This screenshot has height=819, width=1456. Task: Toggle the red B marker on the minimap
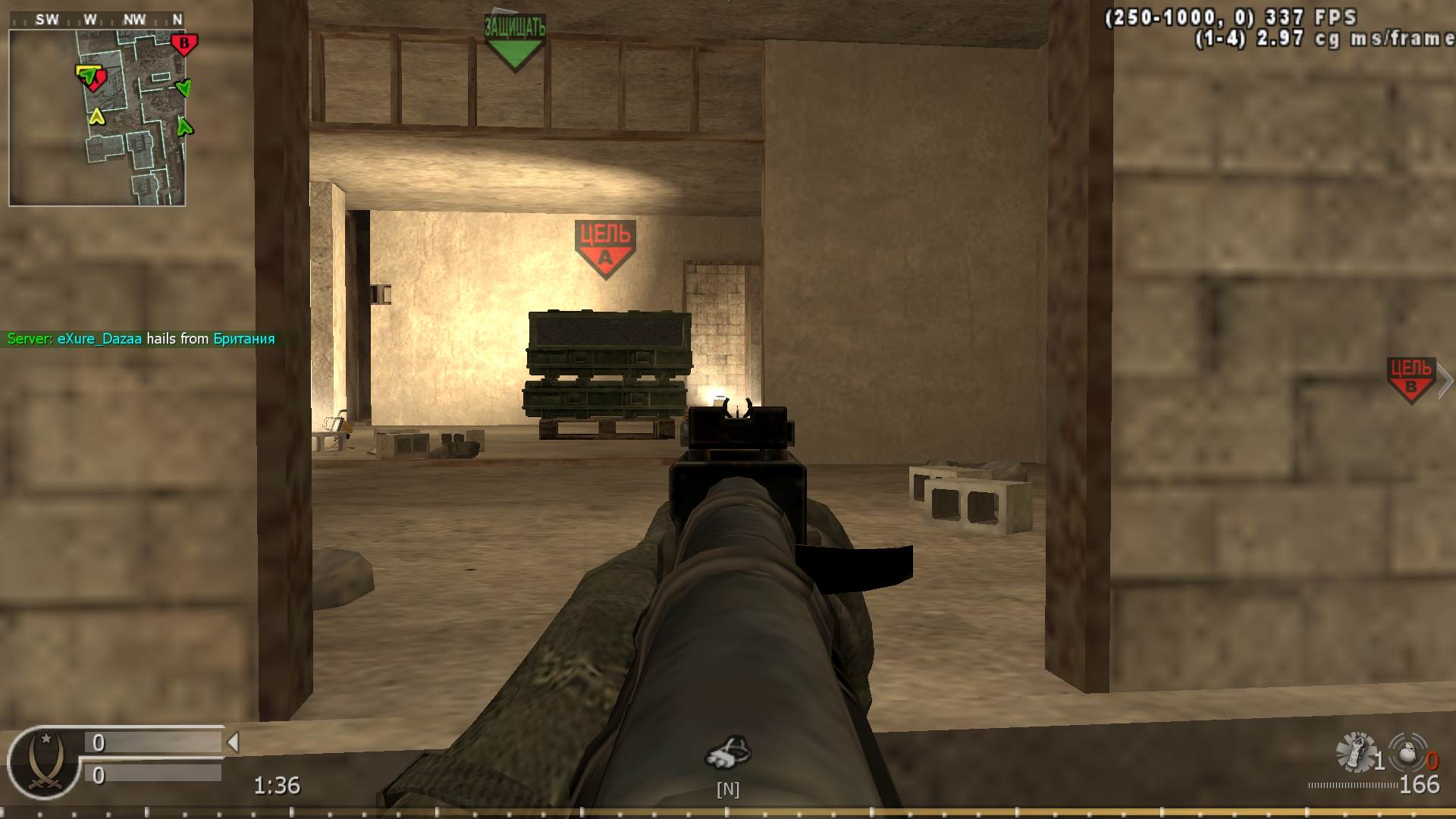184,44
